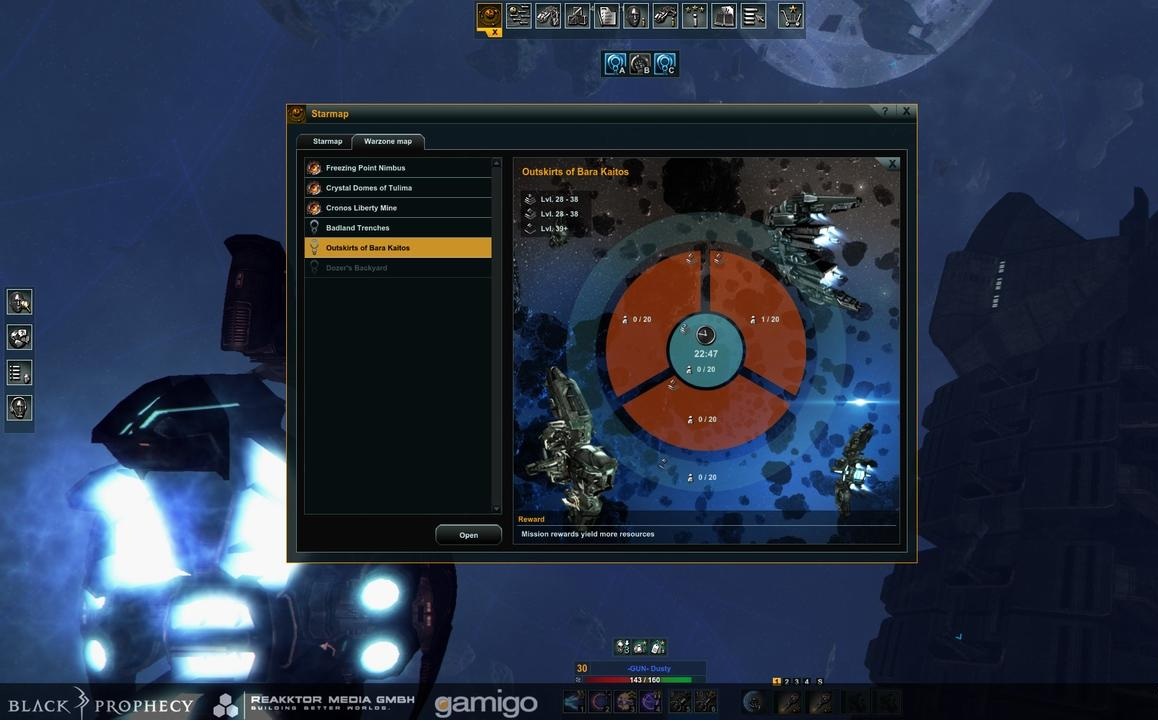
Task: Click the head with magnifier icon on left
Action: pos(20,302)
